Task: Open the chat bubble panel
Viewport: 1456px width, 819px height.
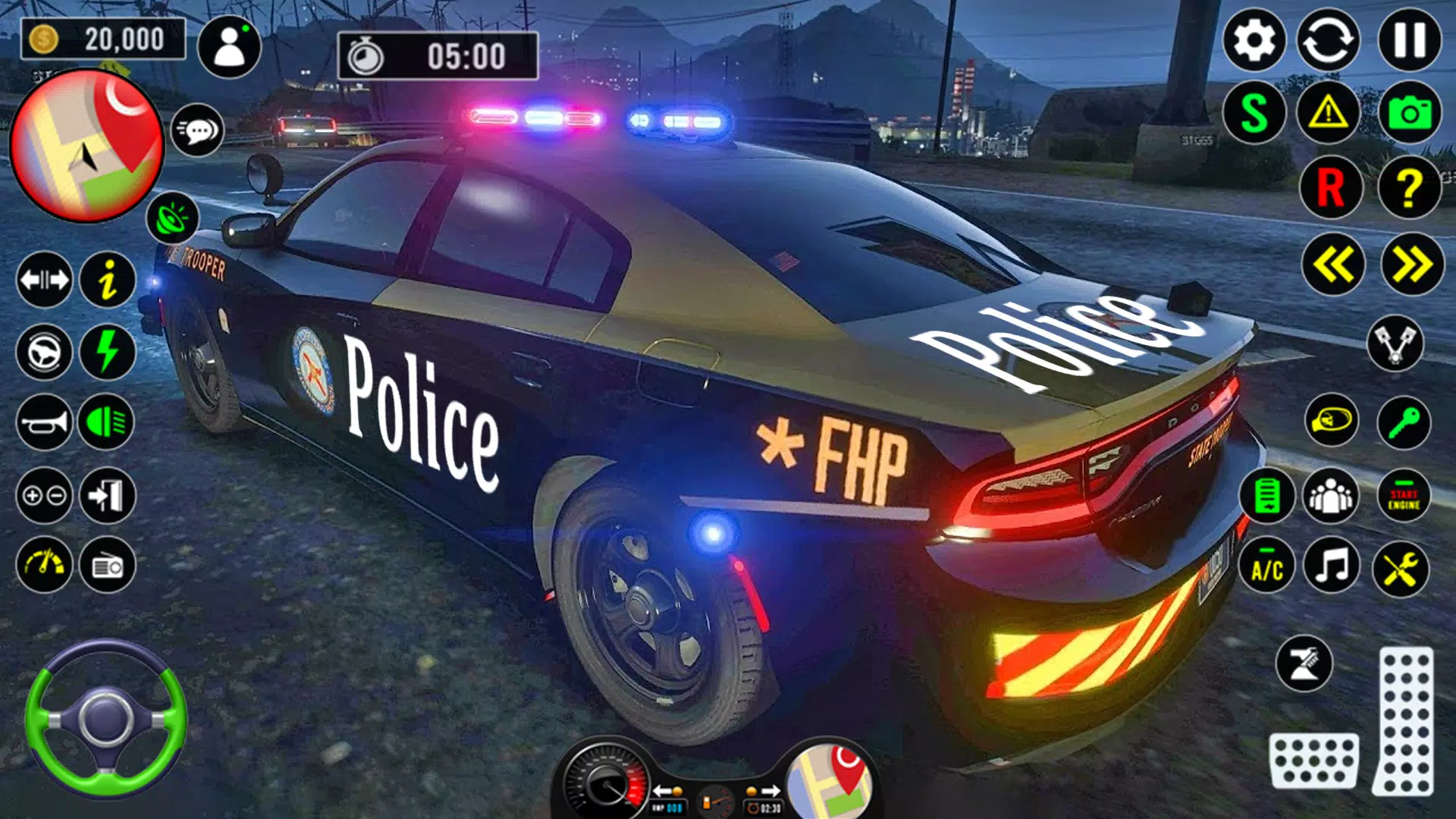Action: pos(199,130)
